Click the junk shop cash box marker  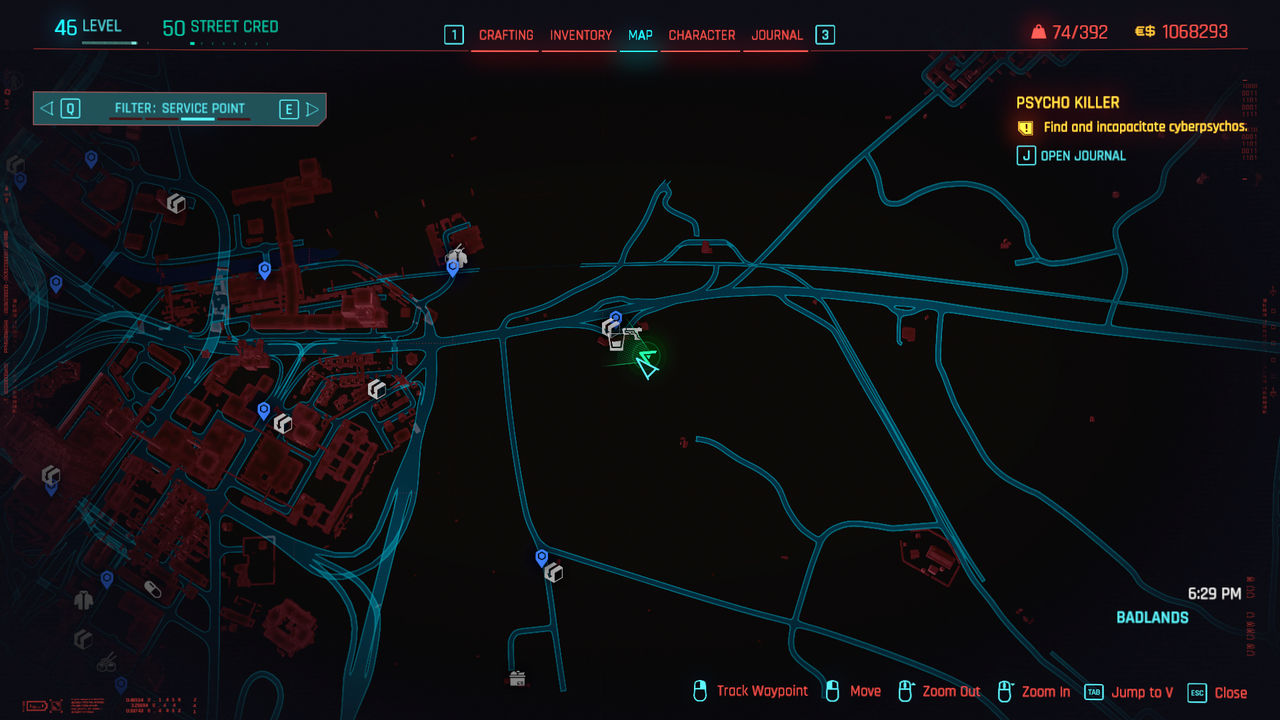[517, 679]
